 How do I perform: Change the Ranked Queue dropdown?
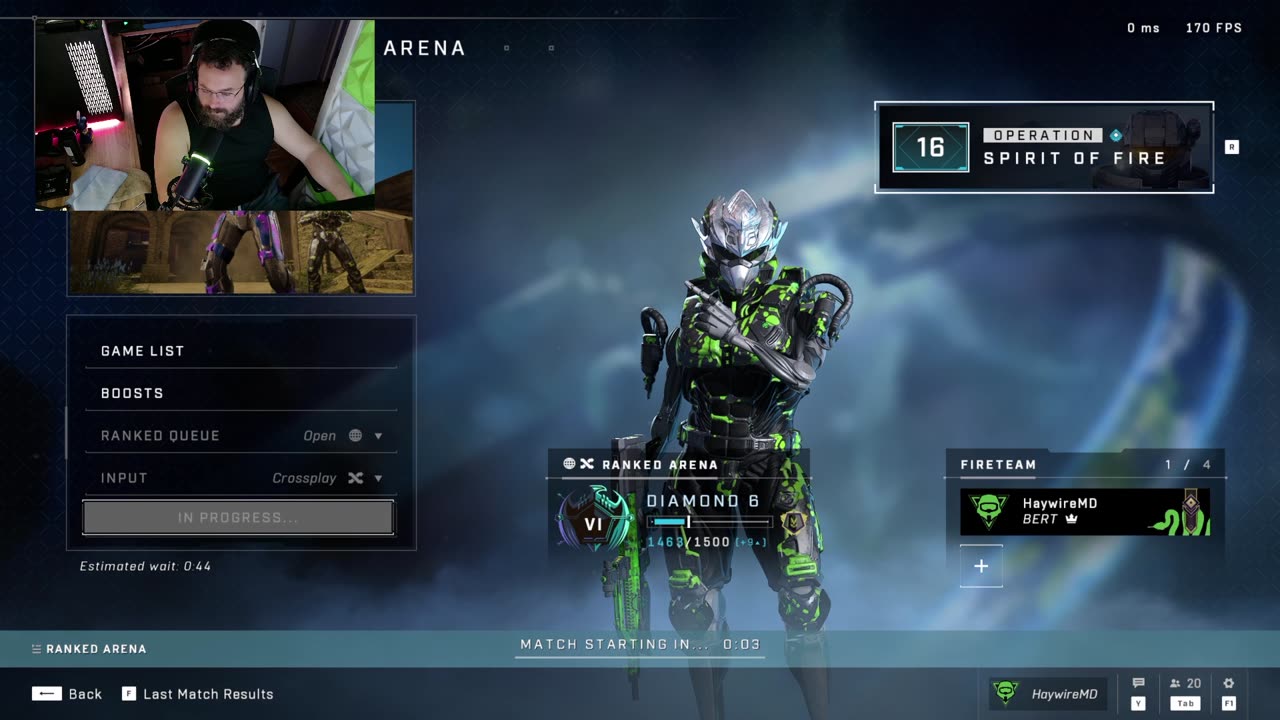[x=240, y=436]
